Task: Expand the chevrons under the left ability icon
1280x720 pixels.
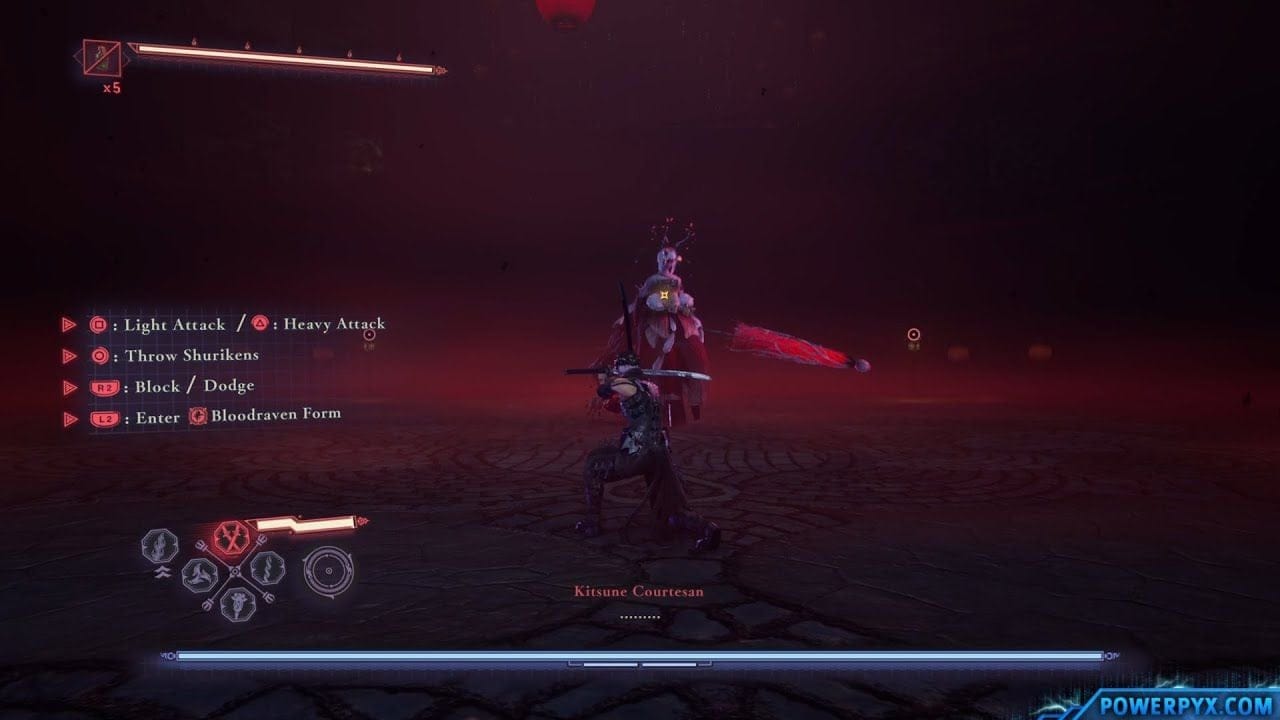Action: [x=164, y=571]
